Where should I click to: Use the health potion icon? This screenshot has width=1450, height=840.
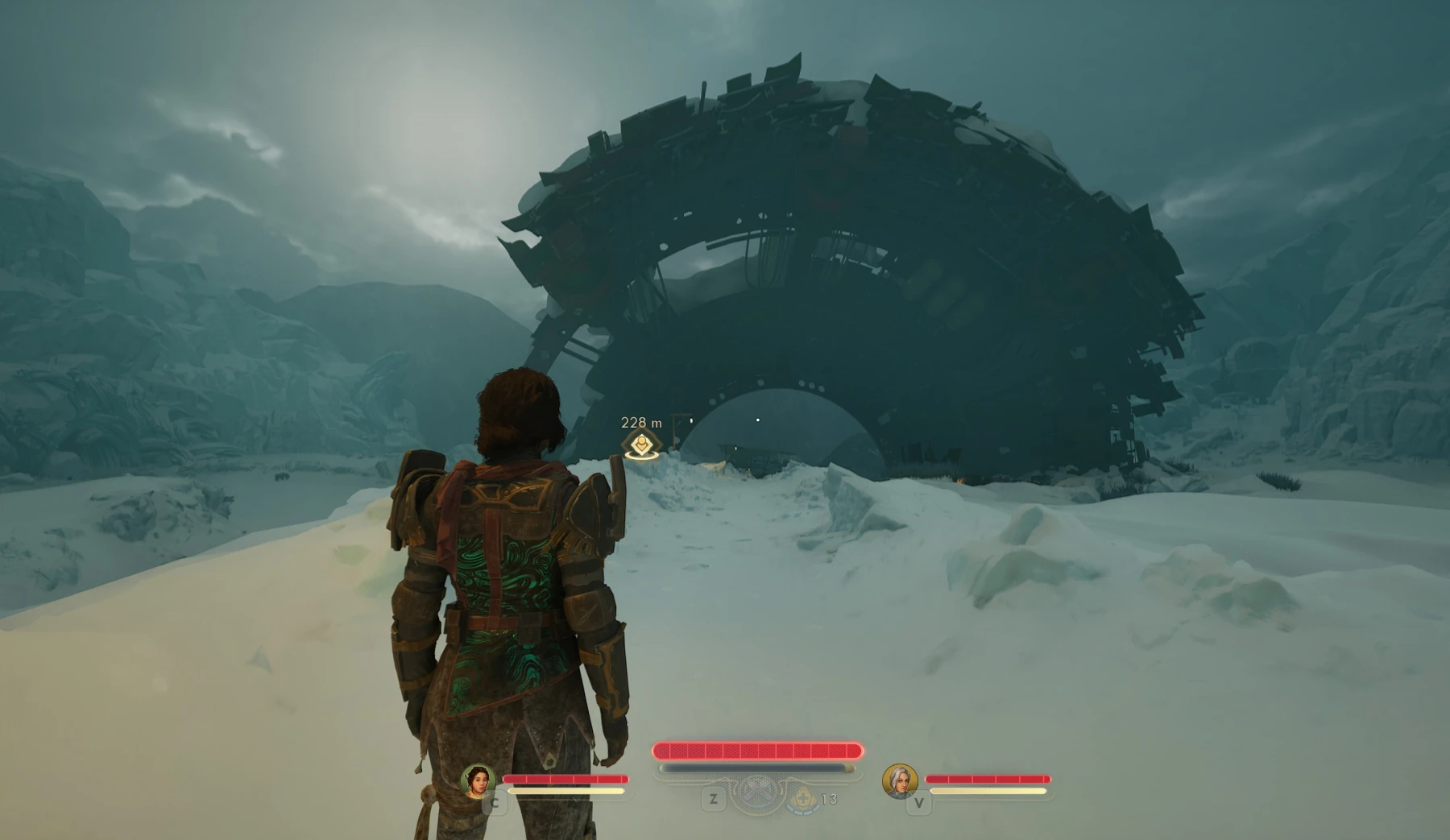(x=803, y=799)
